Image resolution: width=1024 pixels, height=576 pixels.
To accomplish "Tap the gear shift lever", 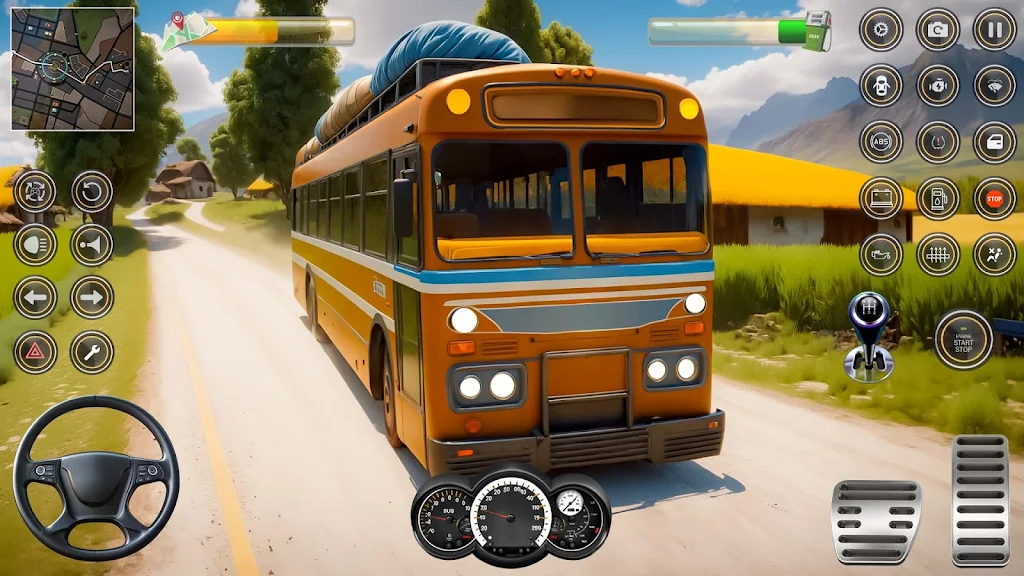I will tap(867, 337).
